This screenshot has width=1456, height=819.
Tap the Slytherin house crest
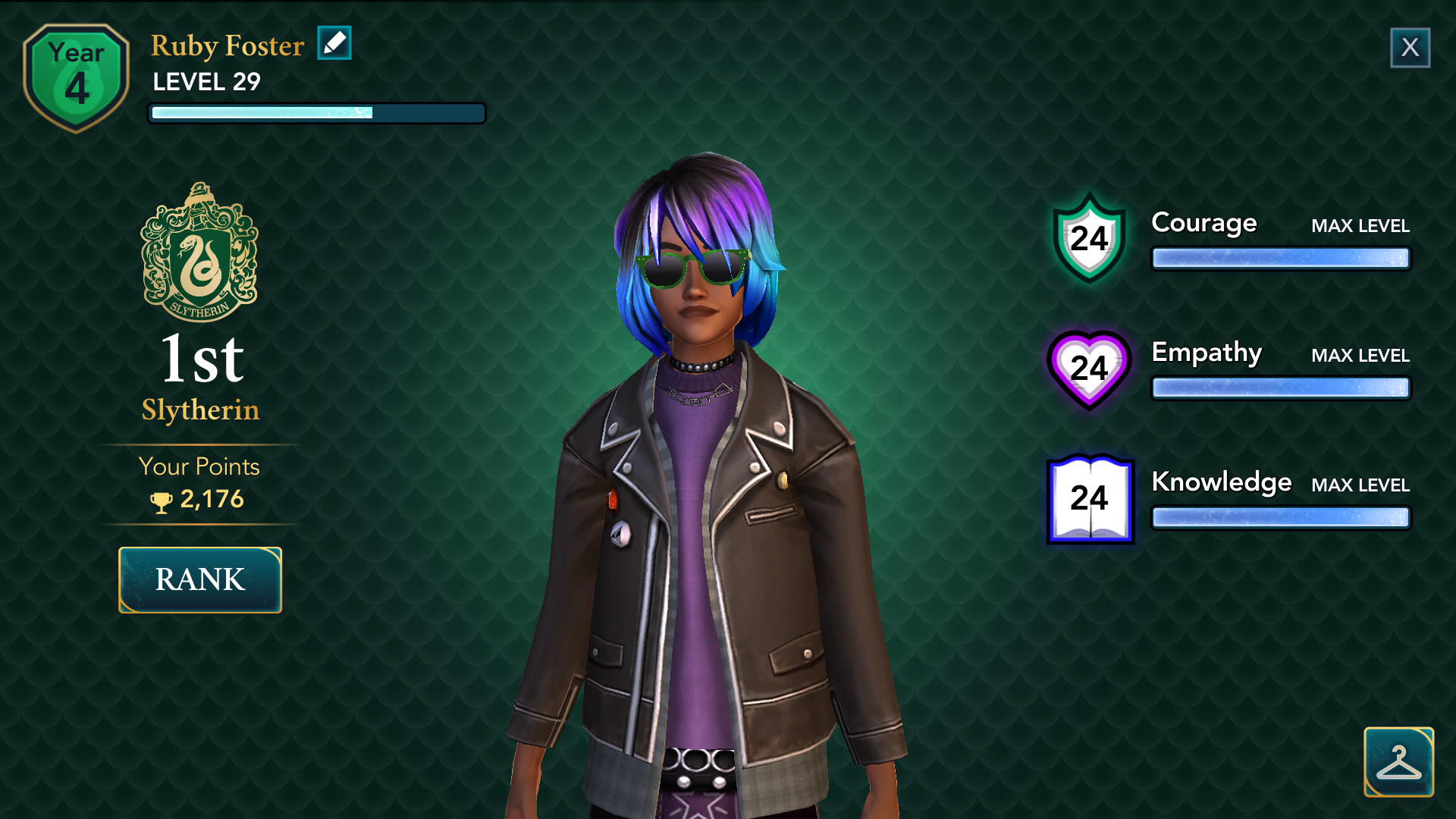click(x=200, y=253)
